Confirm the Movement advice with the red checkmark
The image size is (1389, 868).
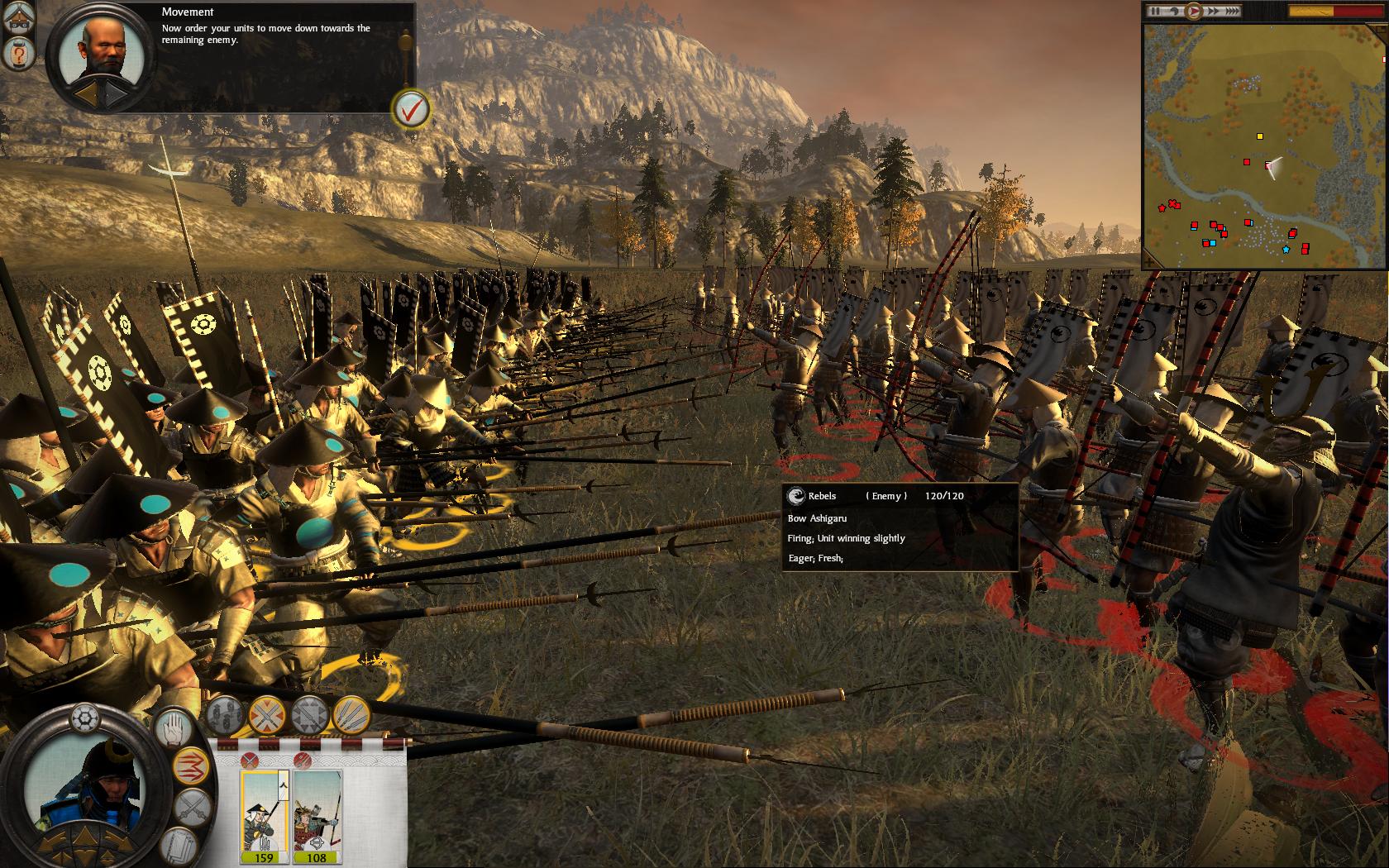pyautogui.click(x=411, y=108)
